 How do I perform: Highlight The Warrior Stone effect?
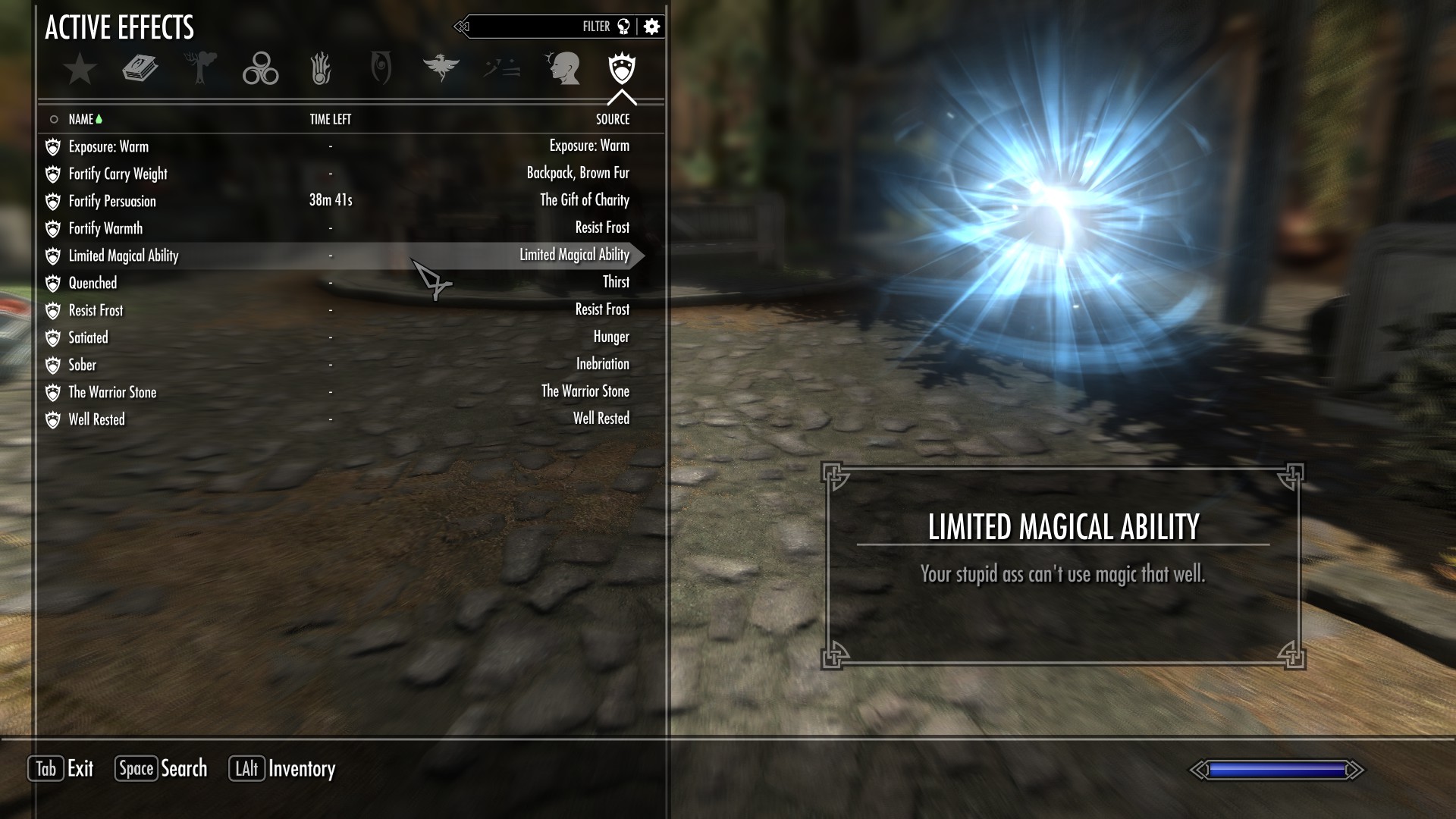[x=112, y=392]
